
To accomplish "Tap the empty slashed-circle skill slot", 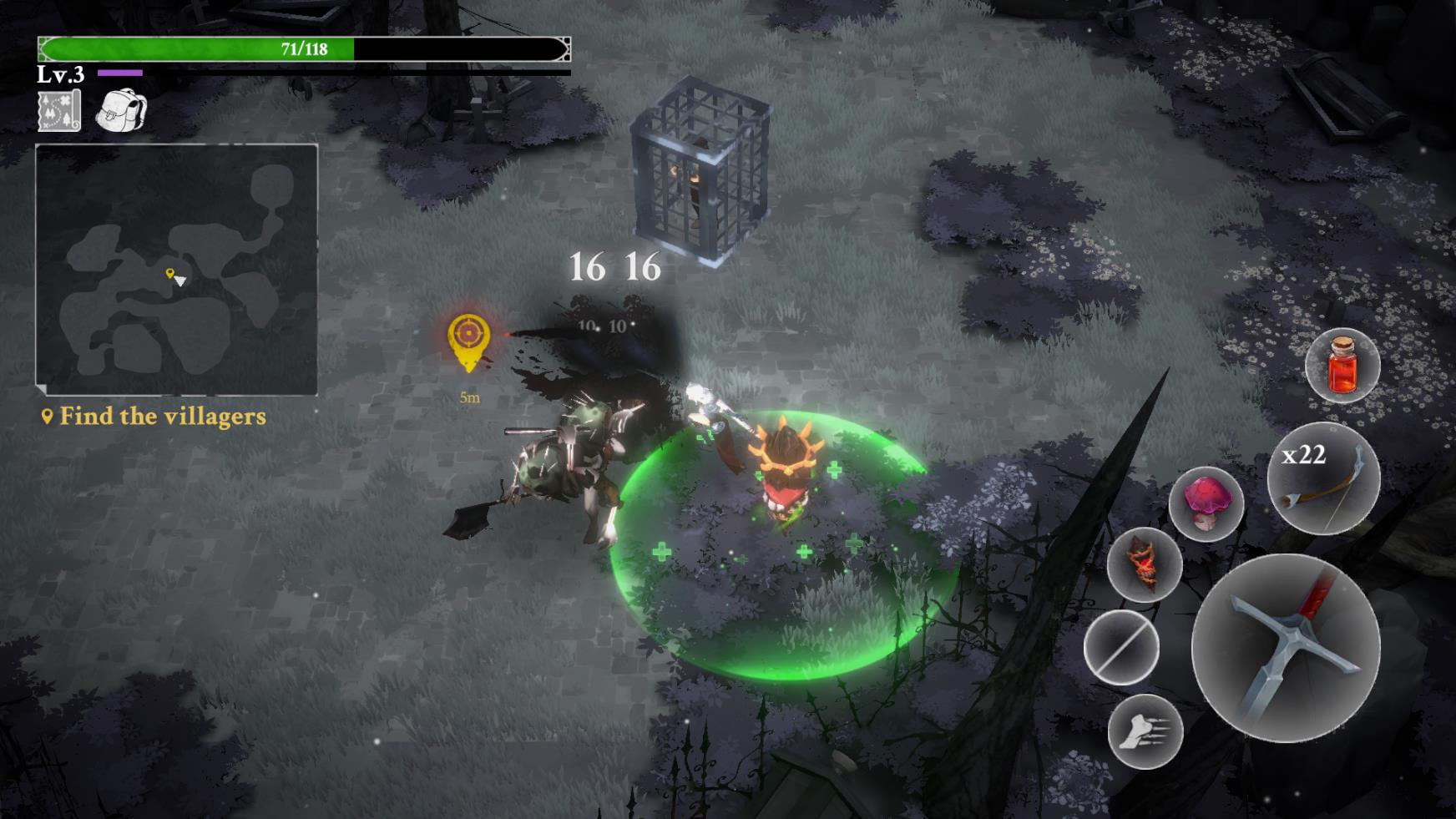I will tap(1121, 648).
